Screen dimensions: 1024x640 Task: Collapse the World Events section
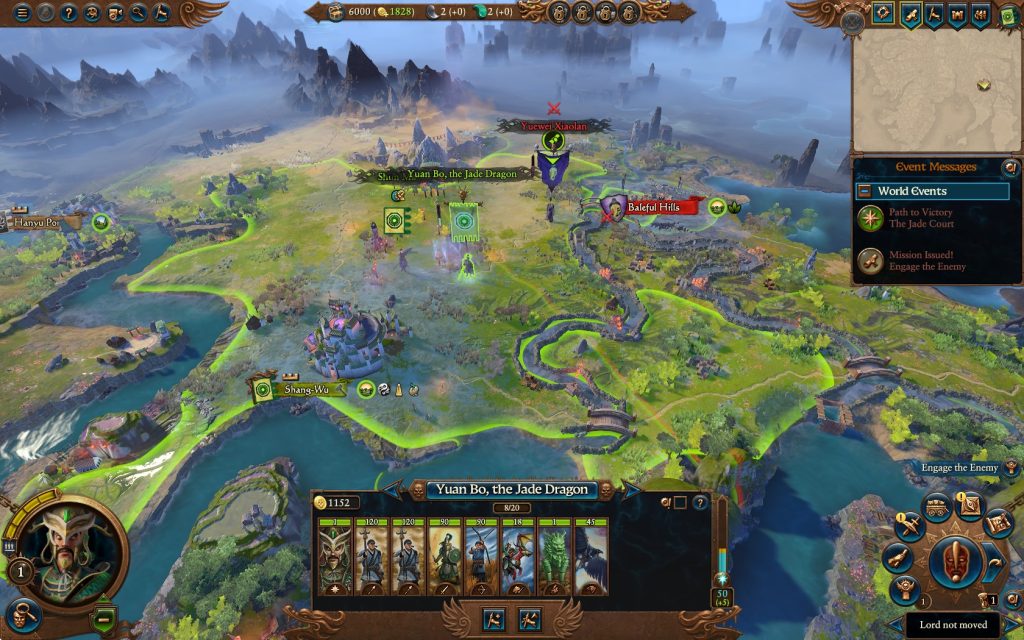coord(864,191)
